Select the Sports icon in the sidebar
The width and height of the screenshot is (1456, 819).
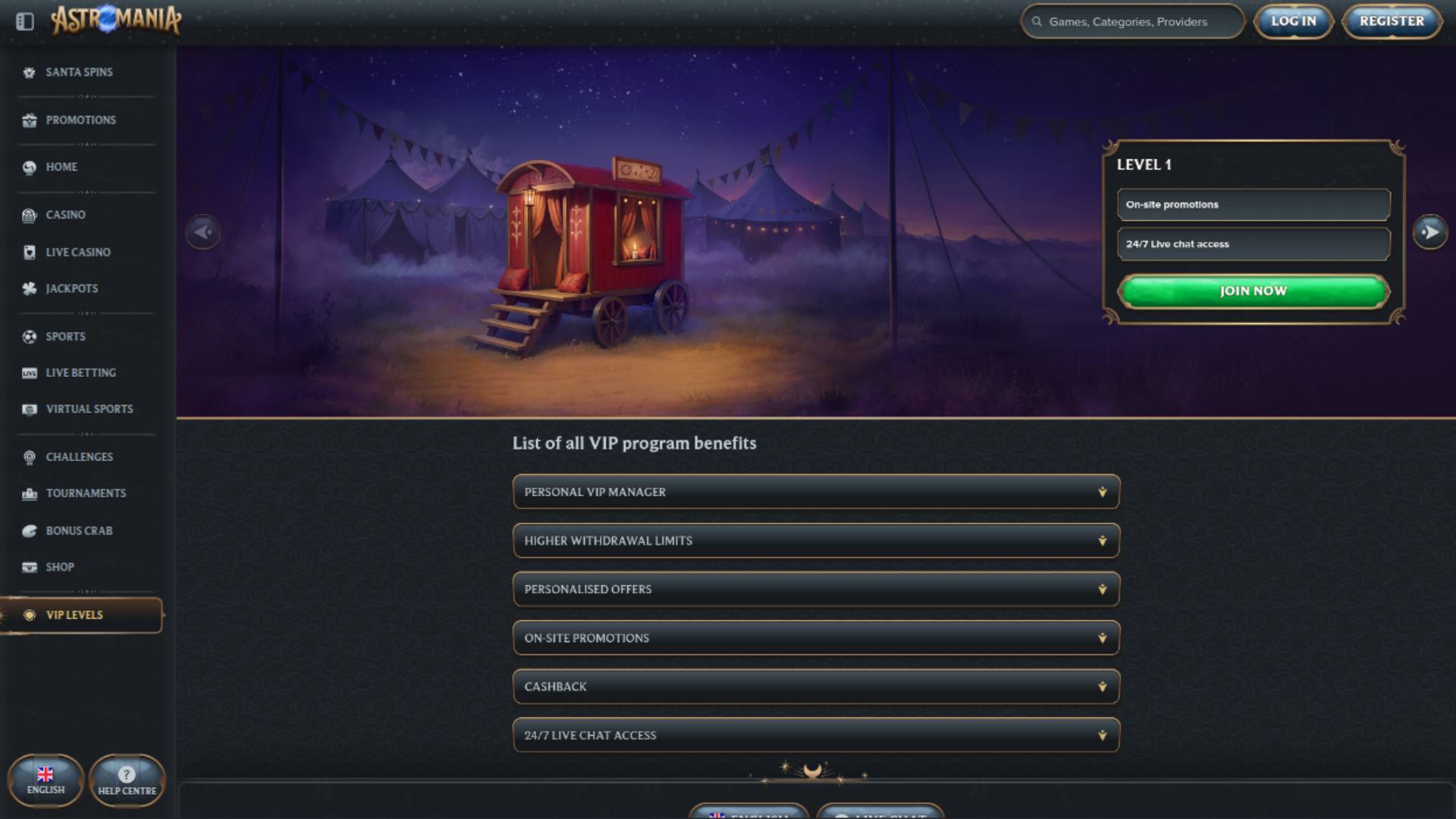coord(29,336)
